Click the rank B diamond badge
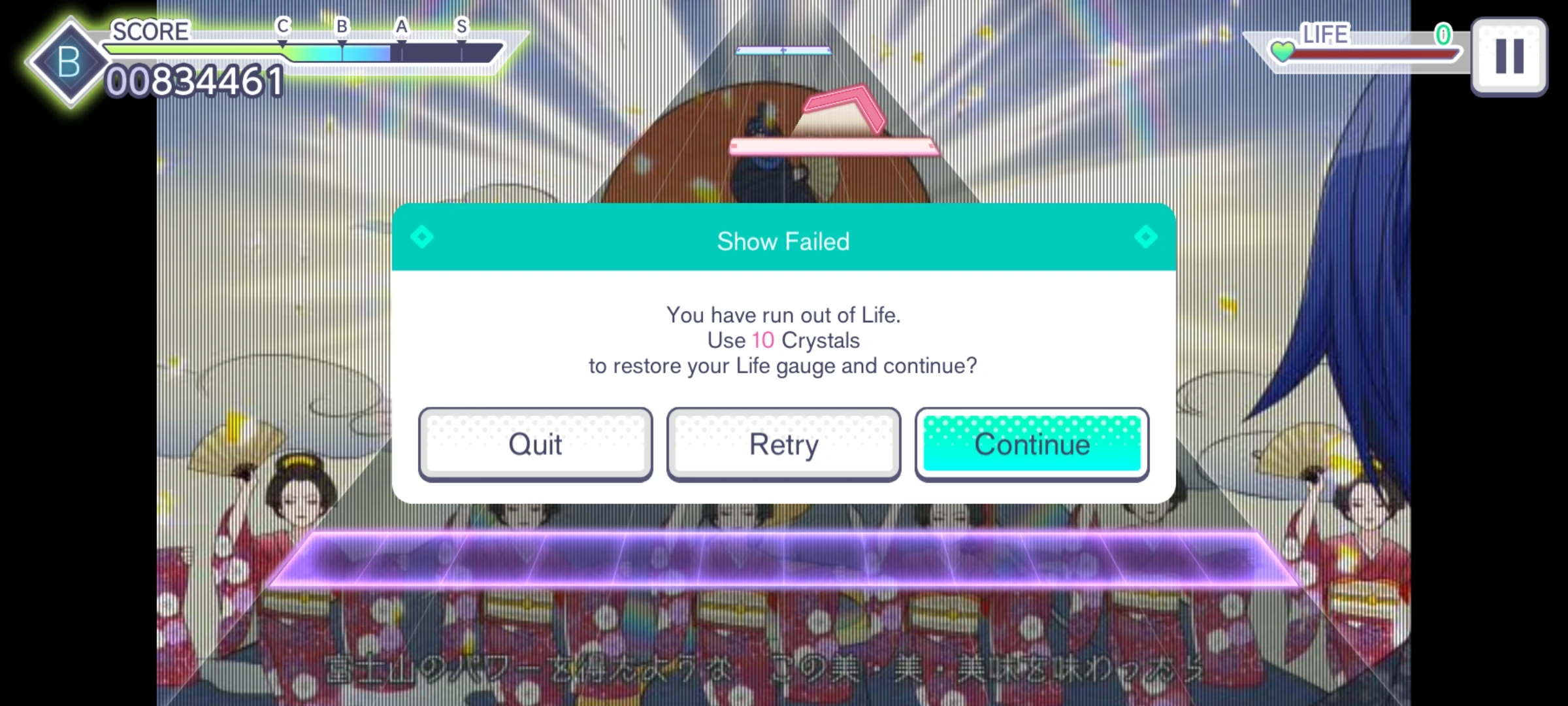This screenshot has height=706, width=1568. 67,62
